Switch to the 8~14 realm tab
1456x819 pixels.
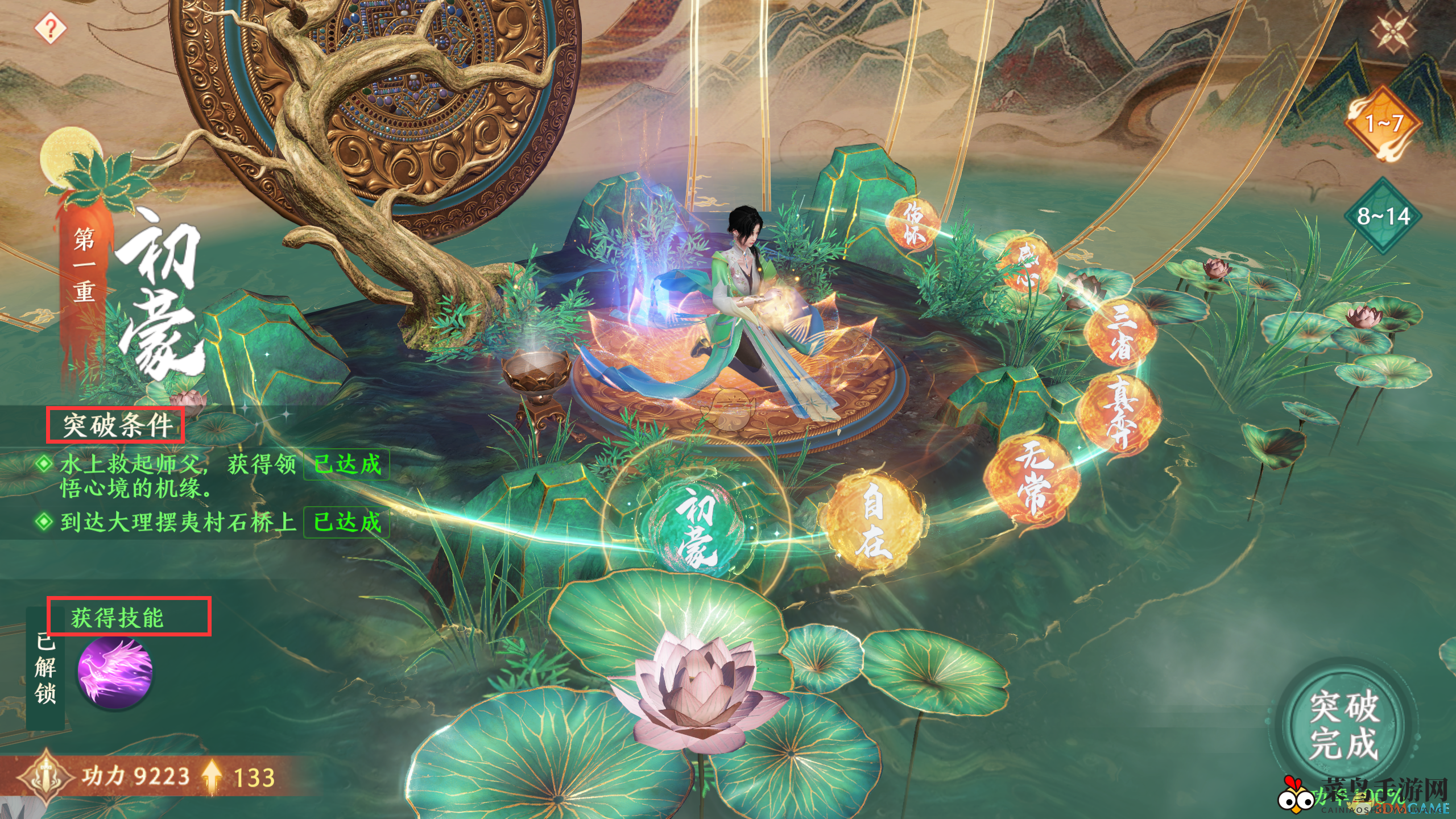point(1383,216)
